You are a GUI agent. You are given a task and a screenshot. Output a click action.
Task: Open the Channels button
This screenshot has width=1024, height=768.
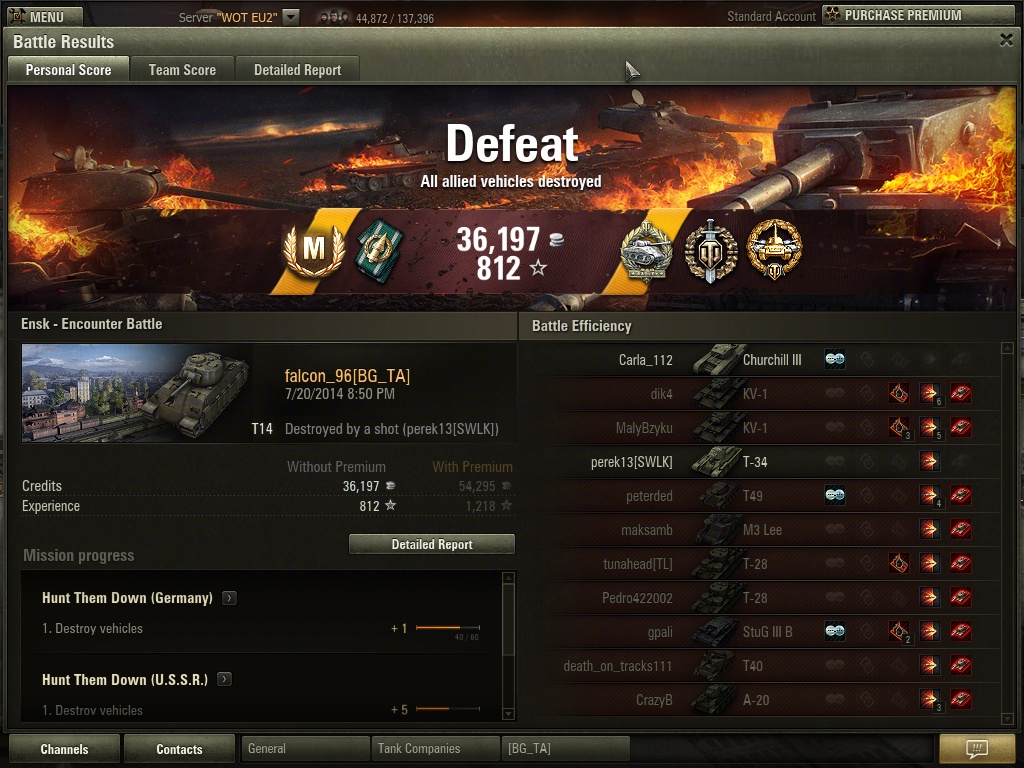point(64,749)
